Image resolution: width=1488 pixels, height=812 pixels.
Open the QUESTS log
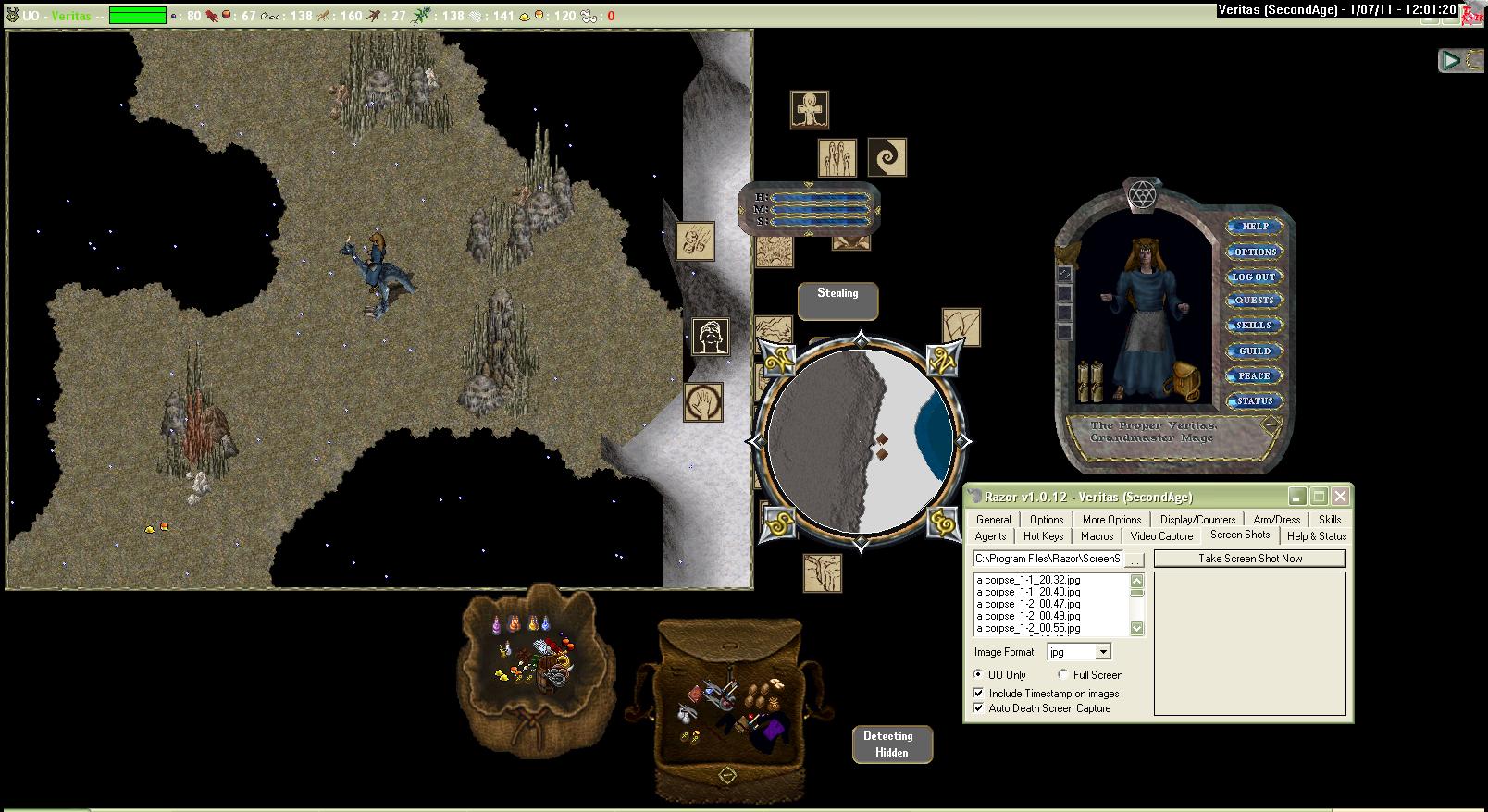1254,301
